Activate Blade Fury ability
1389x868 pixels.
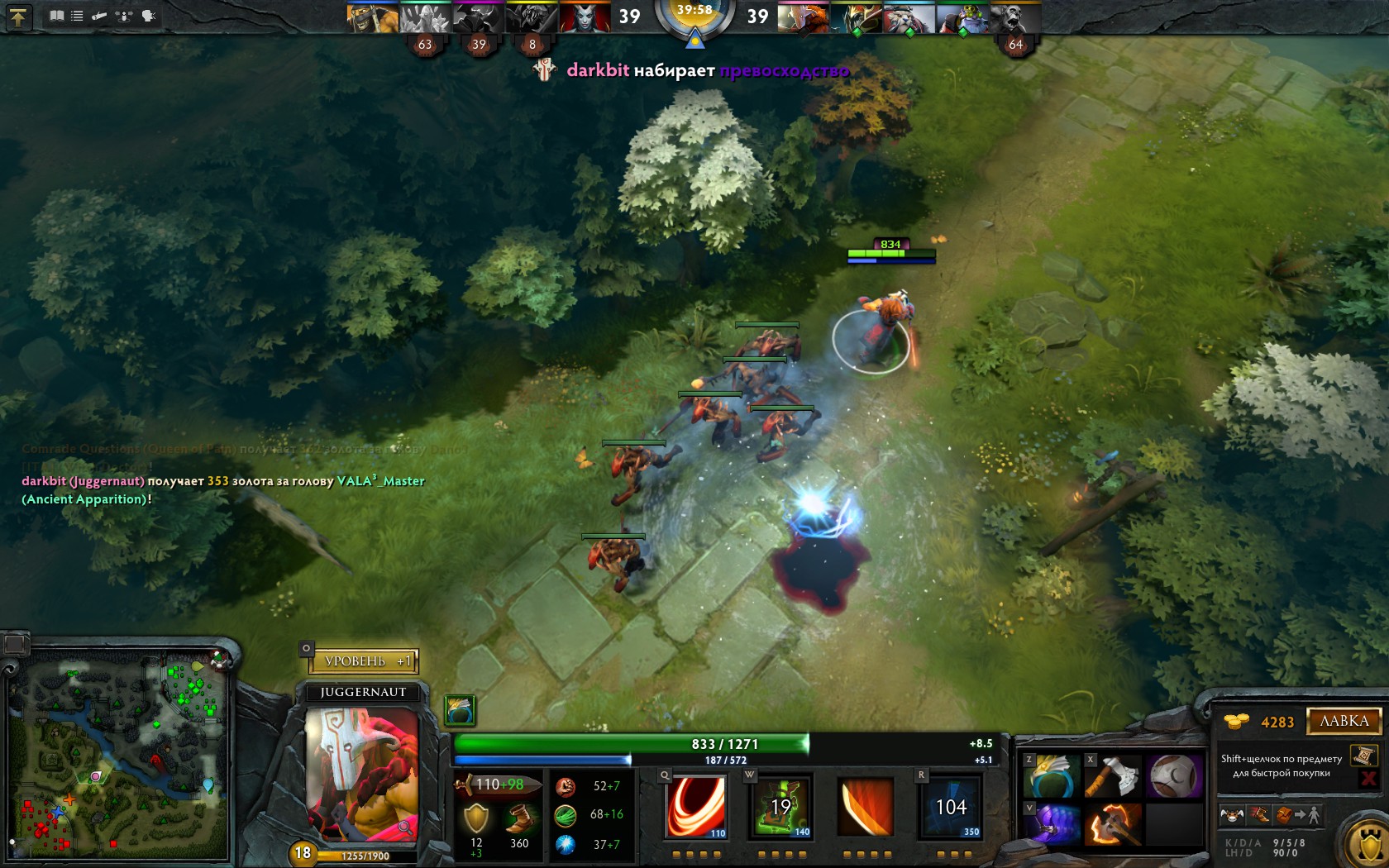[696, 806]
